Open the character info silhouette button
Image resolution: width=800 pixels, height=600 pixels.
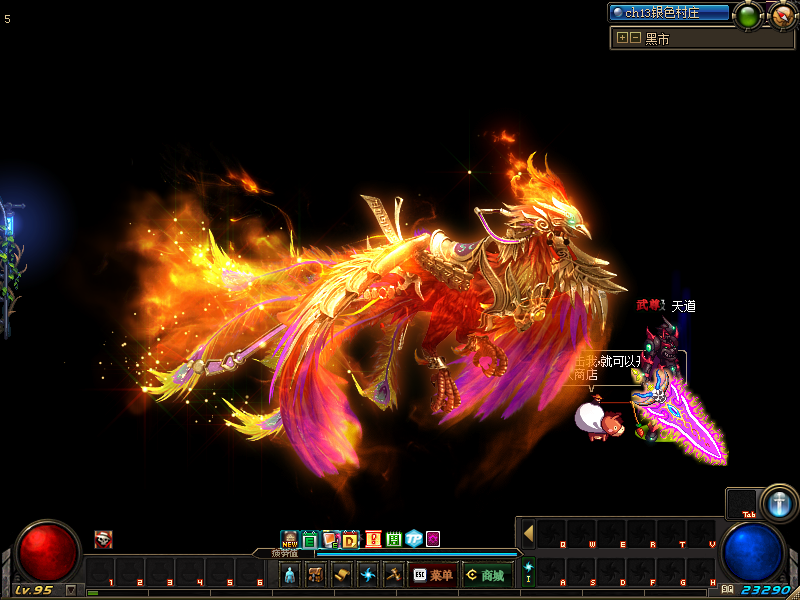point(290,575)
